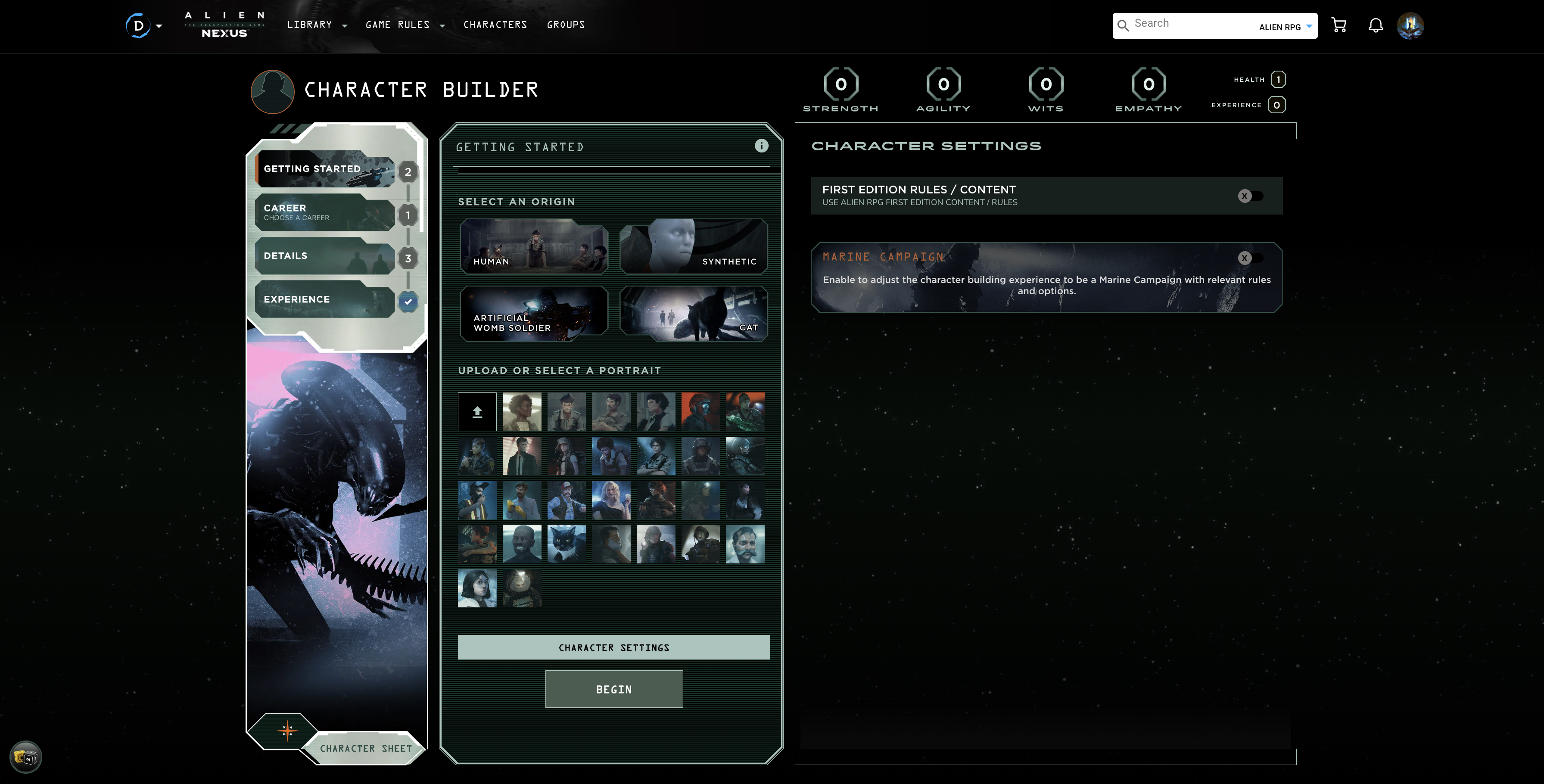
Task: Open the Library menu
Action: pyautogui.click(x=316, y=25)
